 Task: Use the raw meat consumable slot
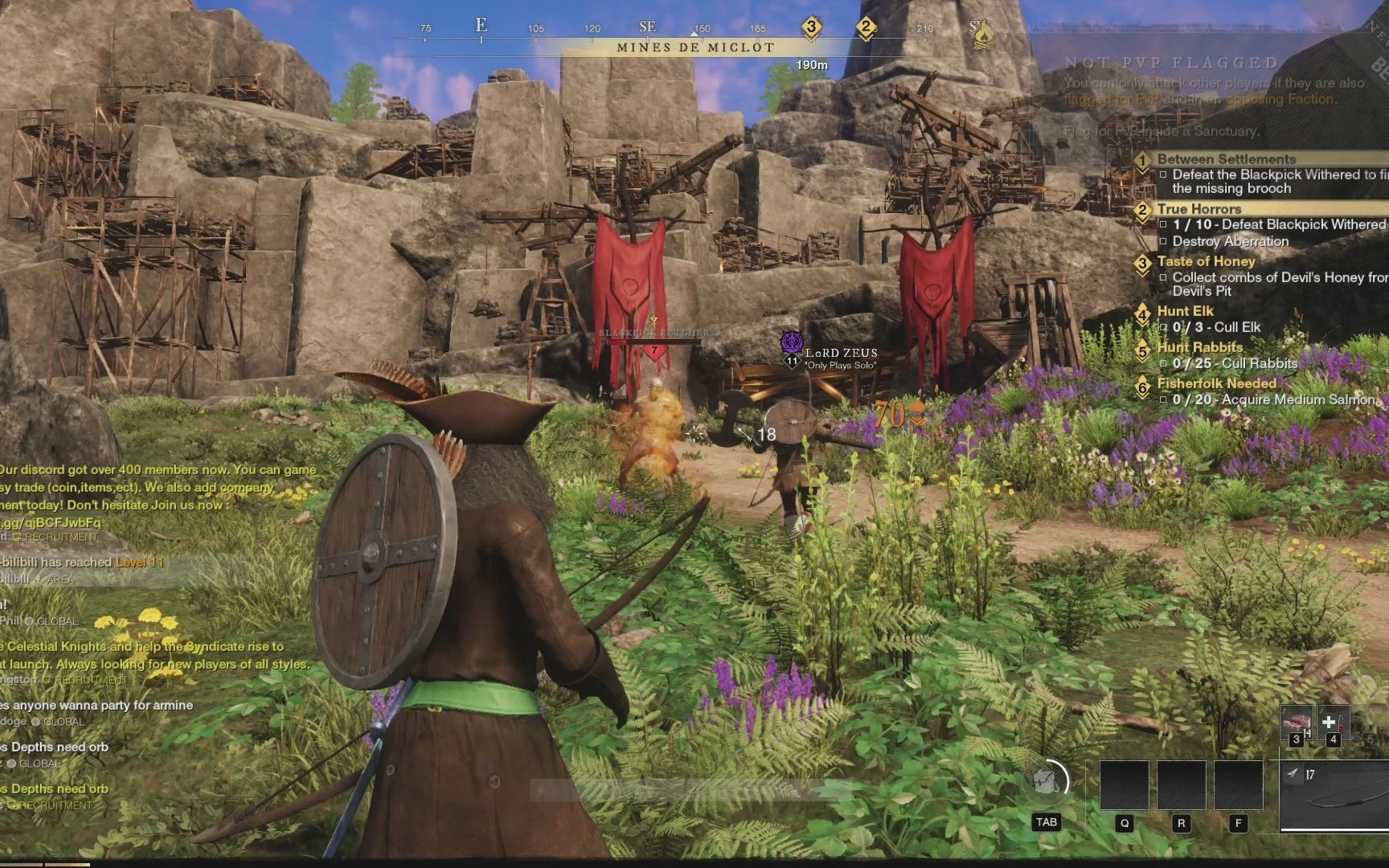click(1296, 723)
